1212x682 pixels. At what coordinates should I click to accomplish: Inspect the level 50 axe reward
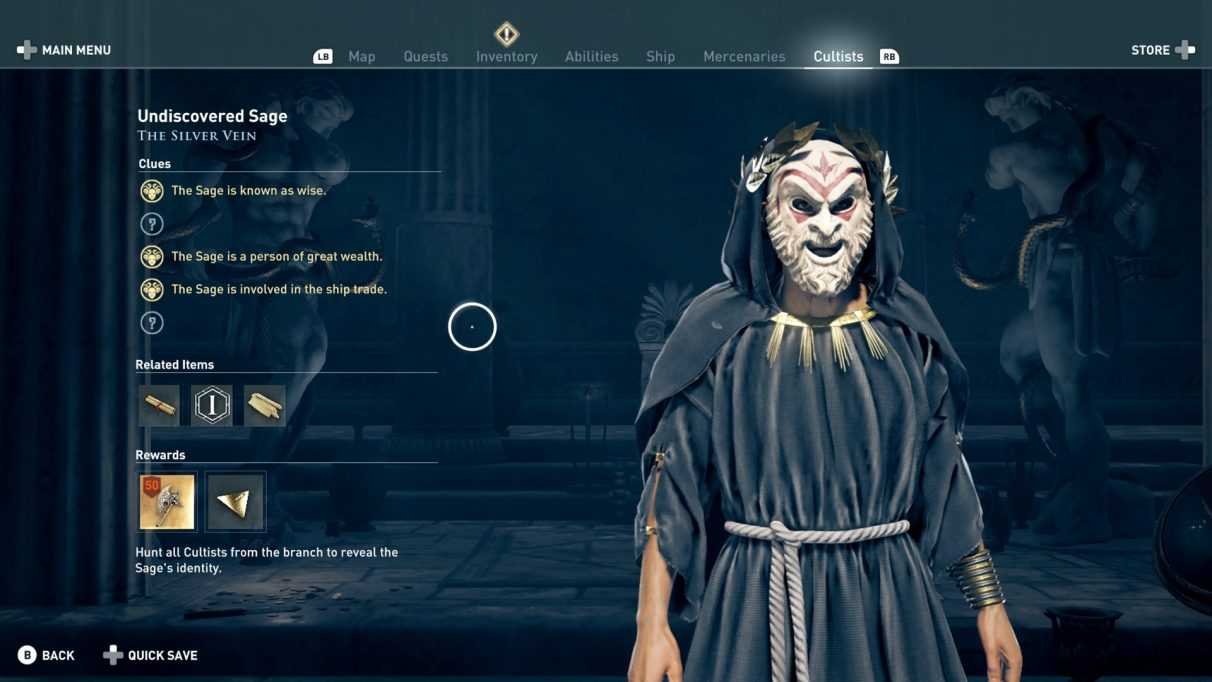pos(168,502)
